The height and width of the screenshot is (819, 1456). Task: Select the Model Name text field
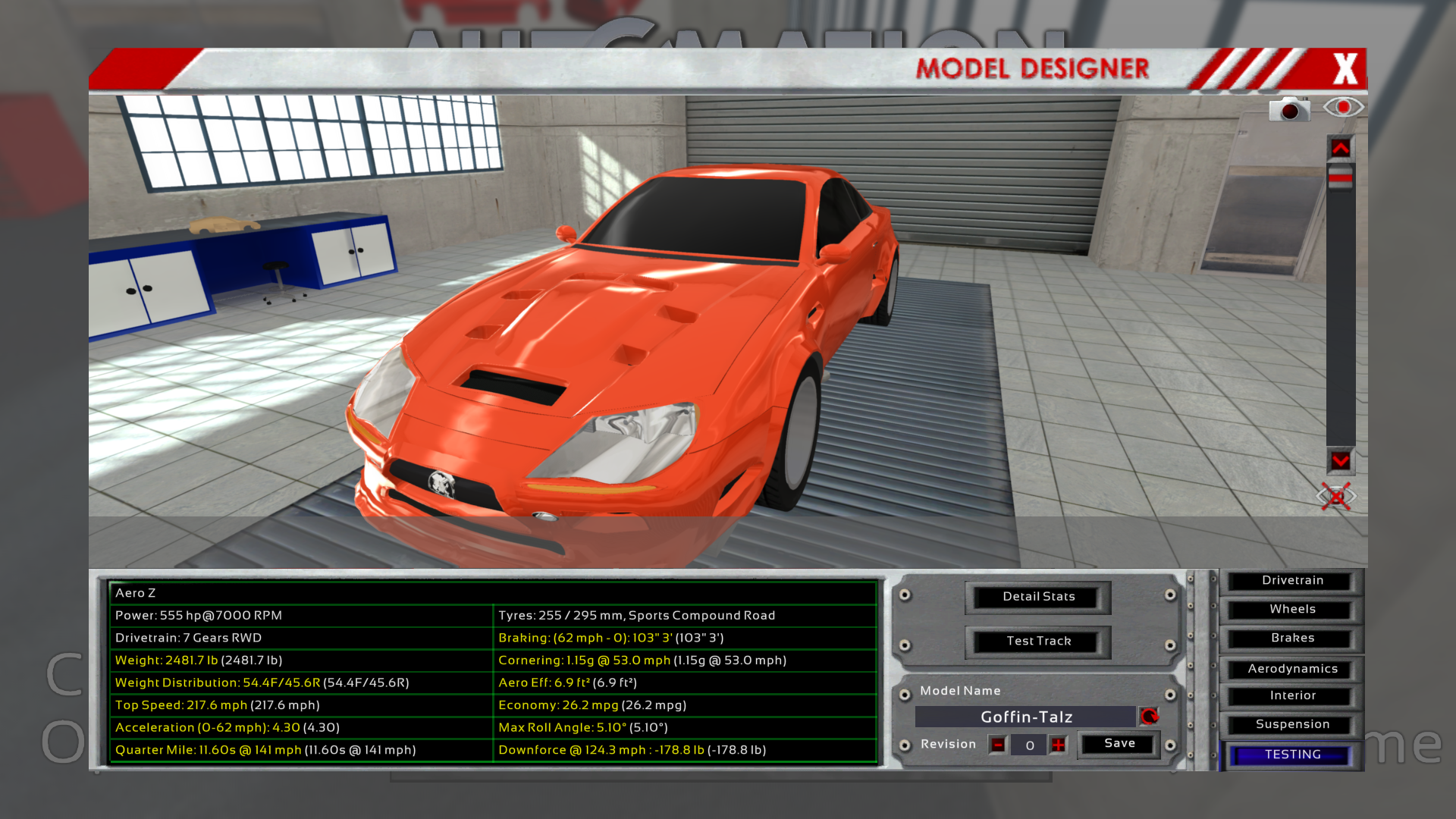[1025, 717]
